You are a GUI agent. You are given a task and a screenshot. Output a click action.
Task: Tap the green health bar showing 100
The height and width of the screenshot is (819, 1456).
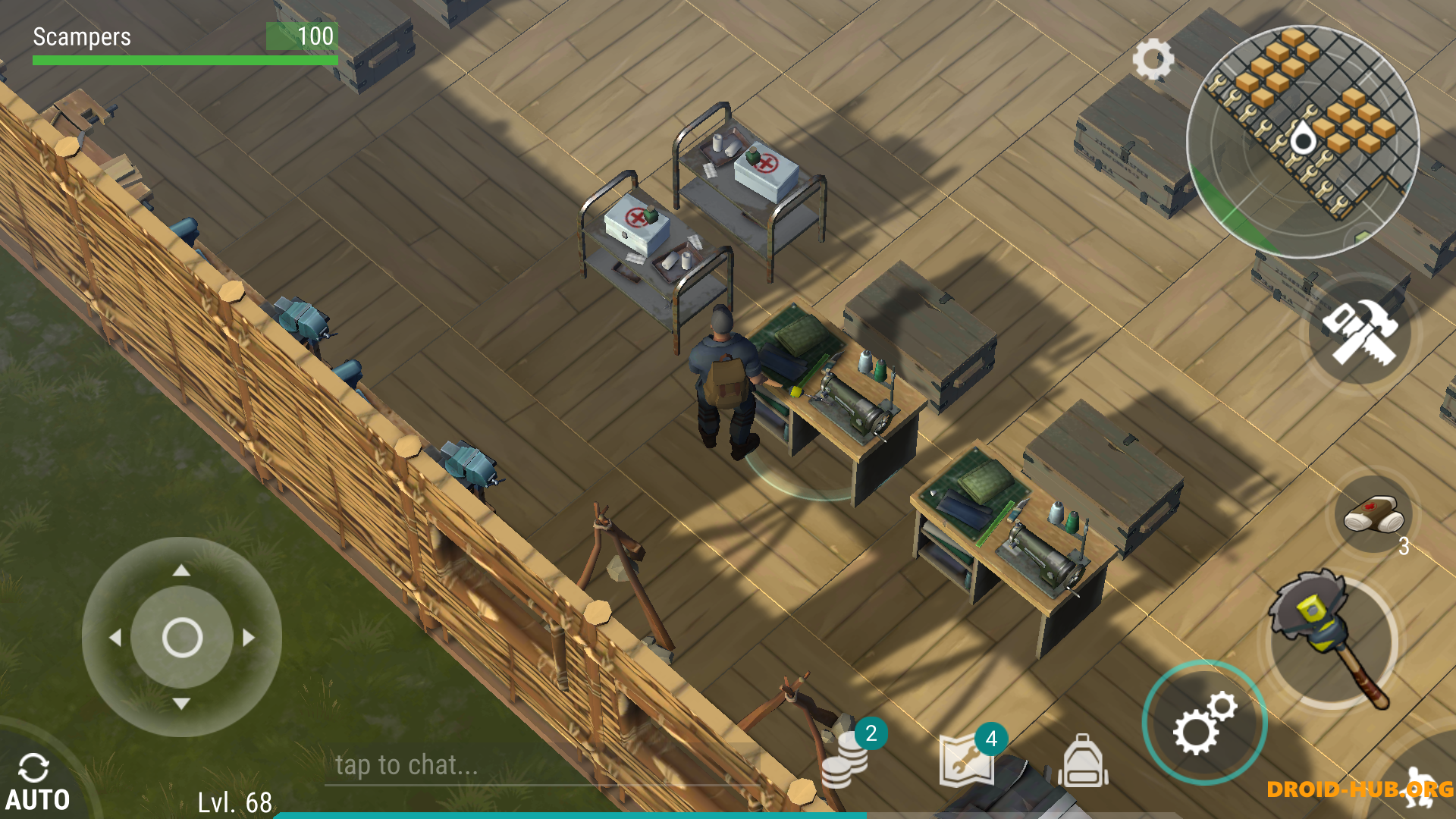(182, 61)
